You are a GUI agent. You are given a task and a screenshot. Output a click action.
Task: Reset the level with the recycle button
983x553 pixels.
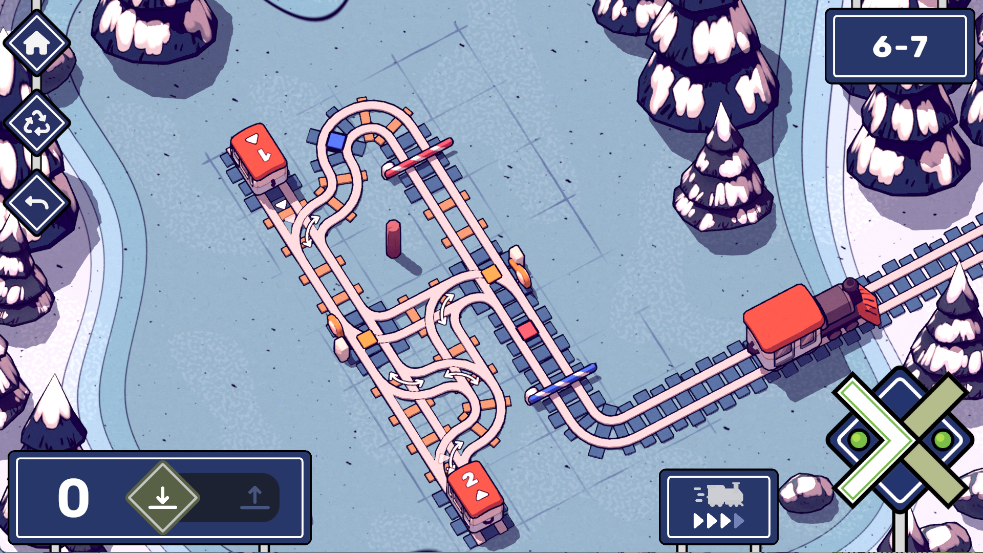(37, 123)
